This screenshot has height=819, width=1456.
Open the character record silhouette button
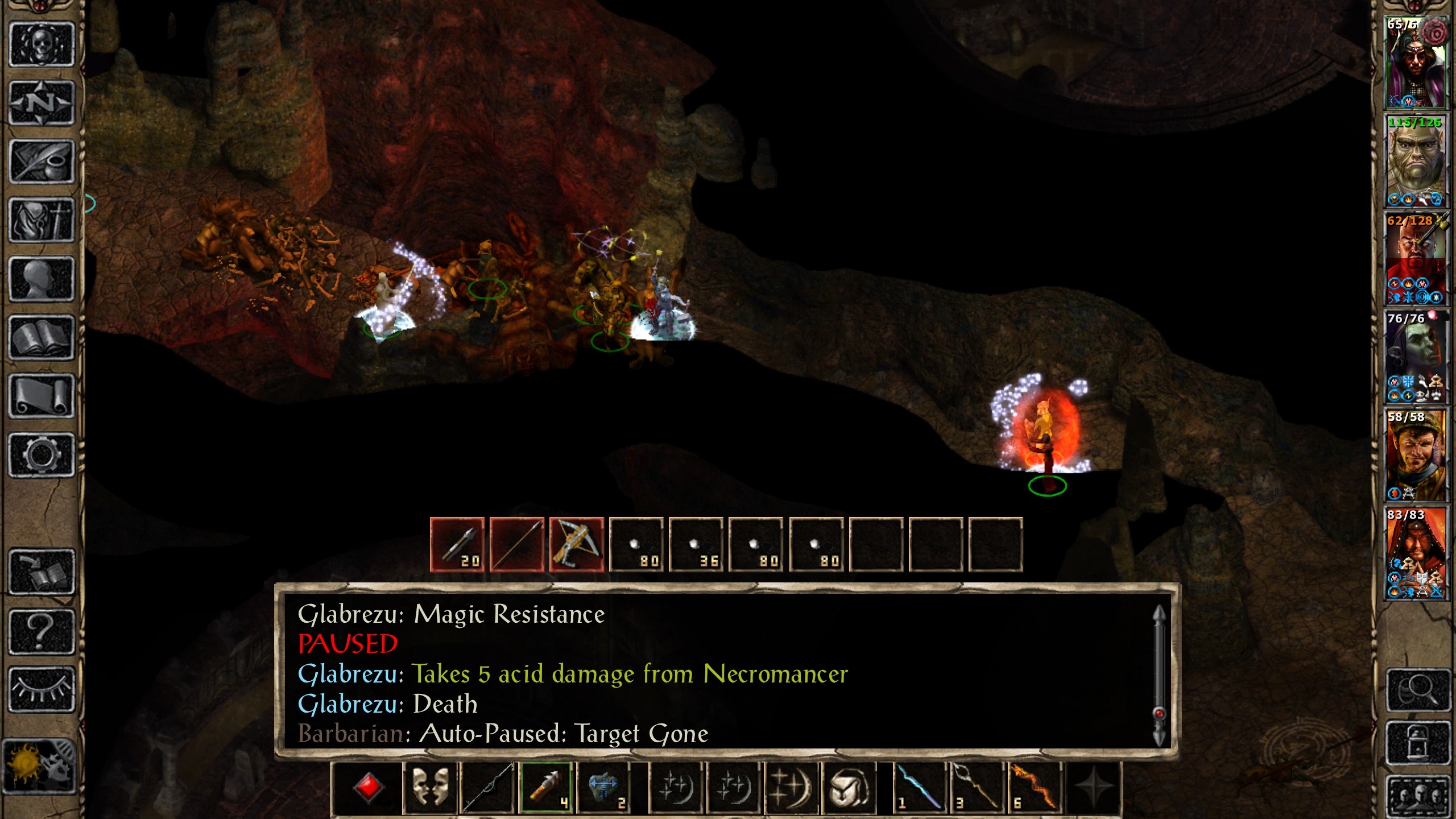(42, 279)
